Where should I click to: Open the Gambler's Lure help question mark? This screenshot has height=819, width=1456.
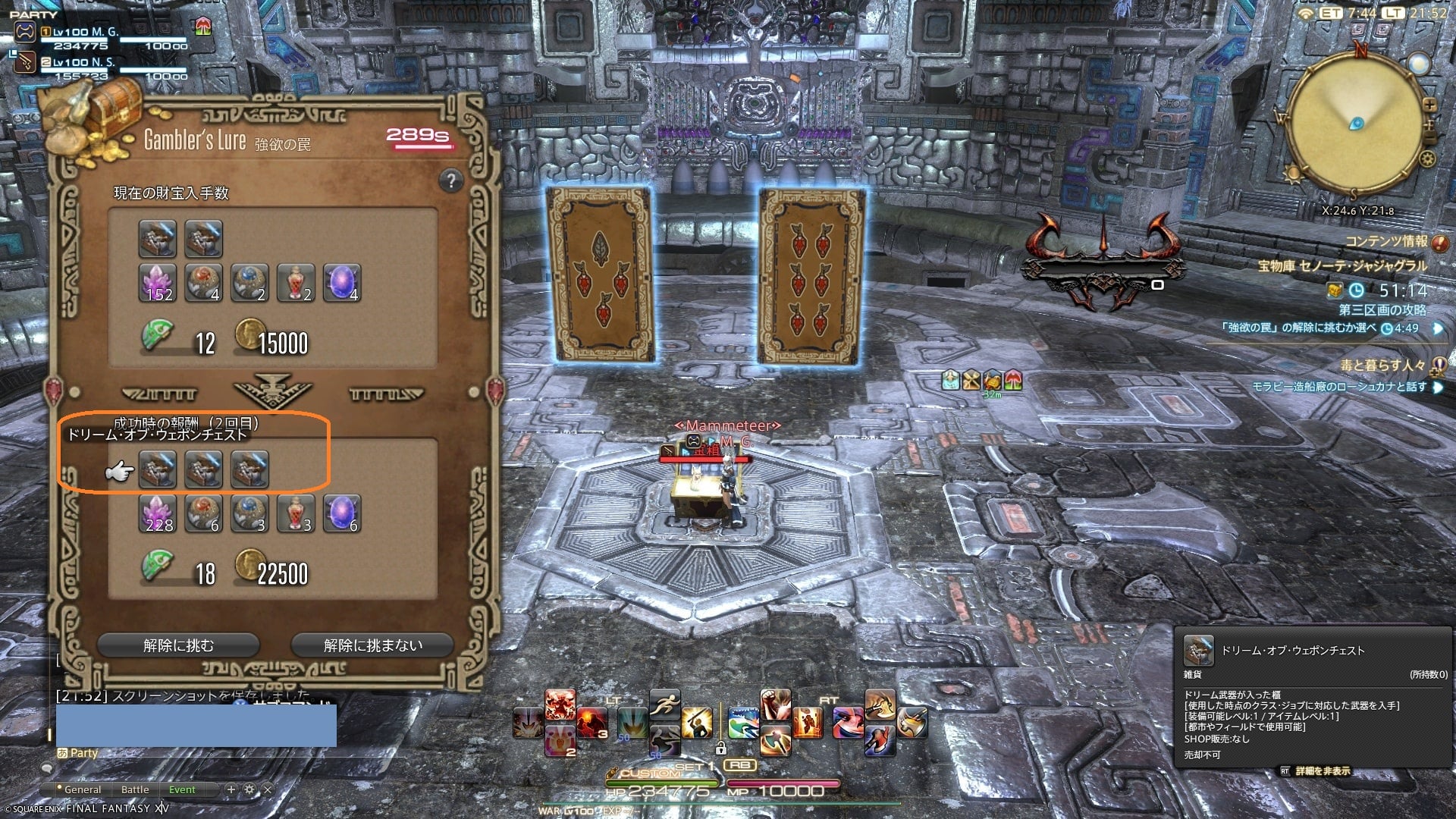450,180
